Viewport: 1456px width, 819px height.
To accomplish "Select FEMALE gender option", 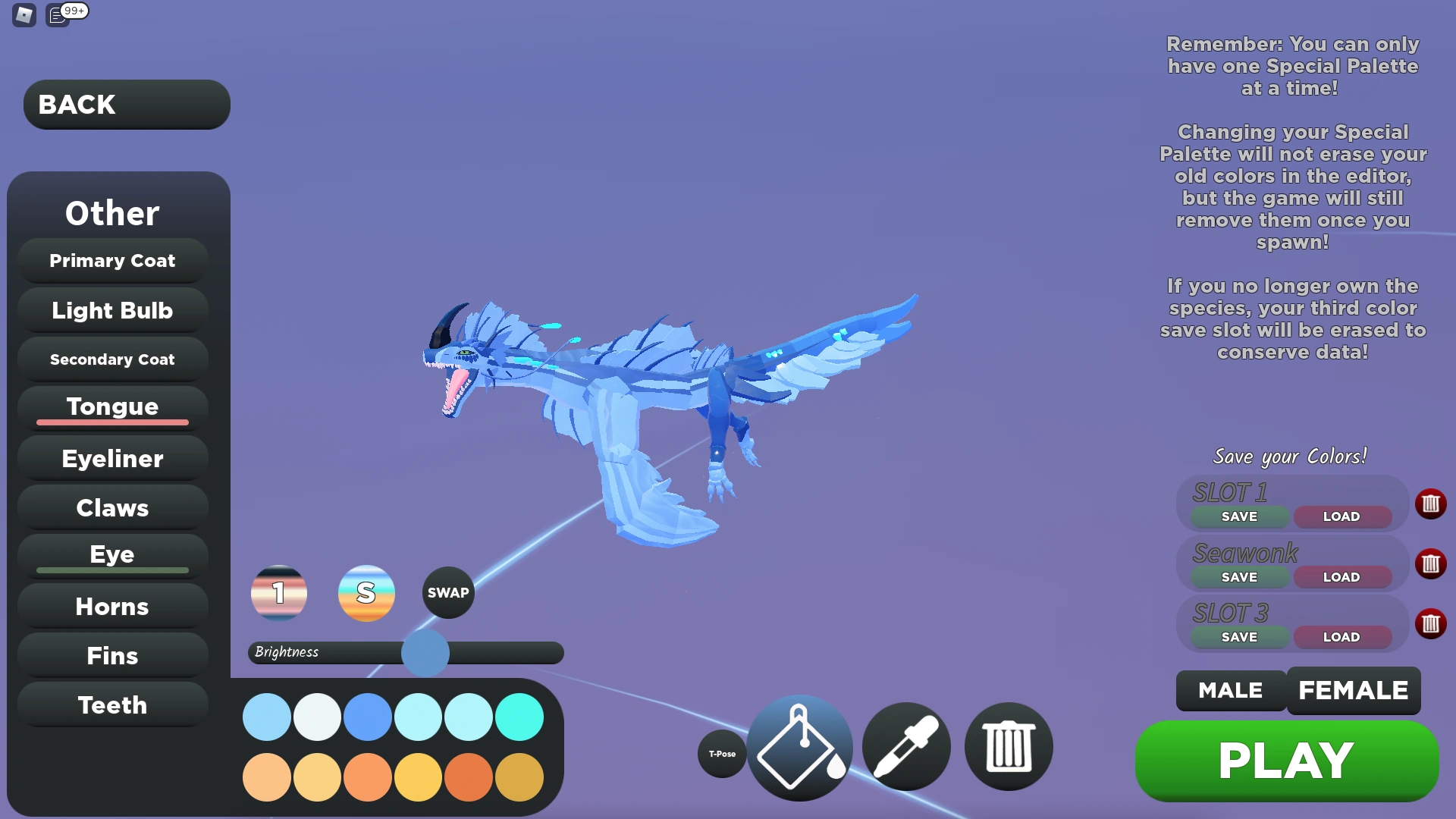I will tap(1354, 691).
